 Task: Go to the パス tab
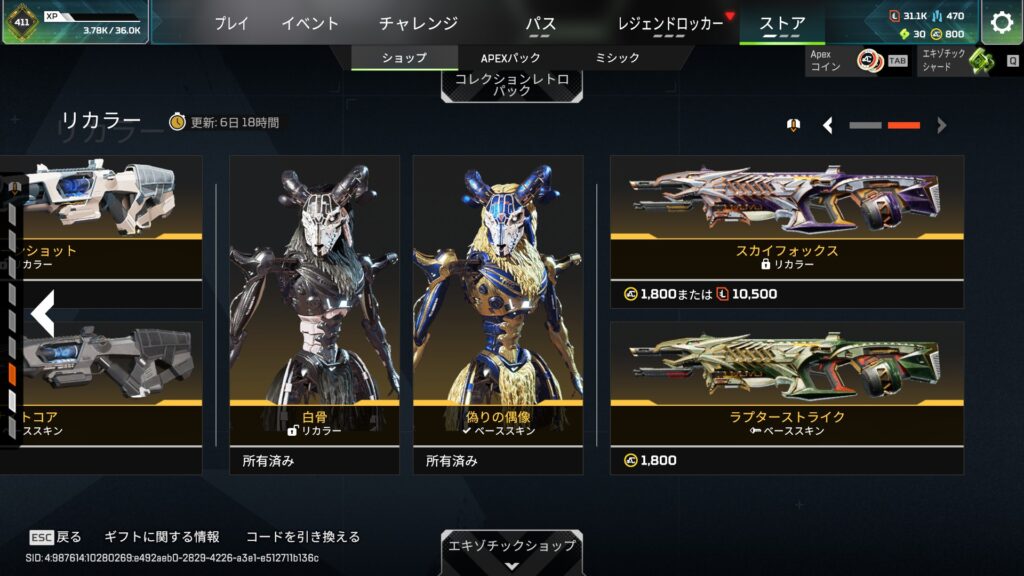[x=540, y=23]
